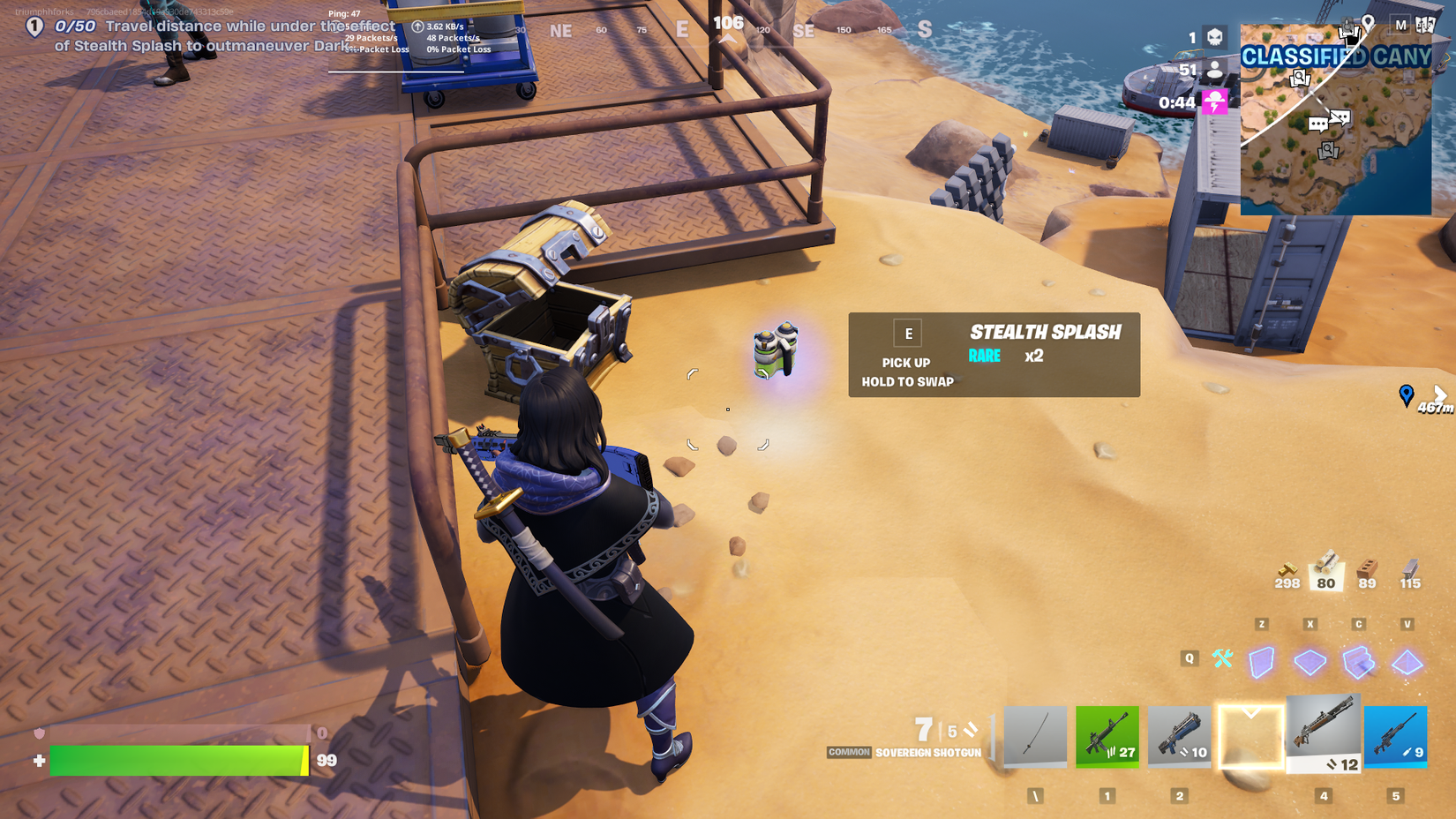This screenshot has width=1456, height=819.
Task: Click the brick resource icon showing 89
Action: 1366,571
